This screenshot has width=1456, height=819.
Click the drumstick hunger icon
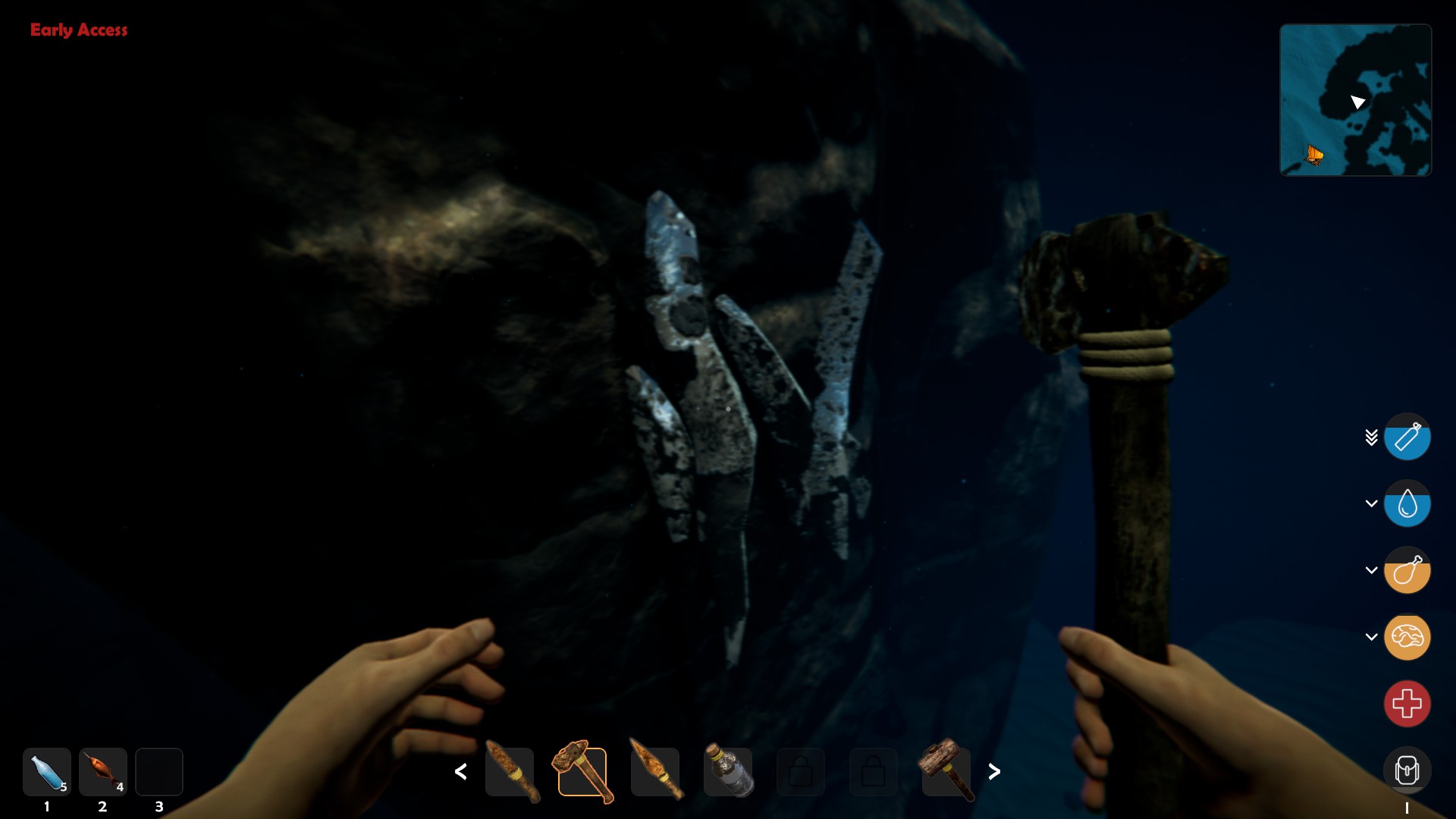[x=1407, y=570]
